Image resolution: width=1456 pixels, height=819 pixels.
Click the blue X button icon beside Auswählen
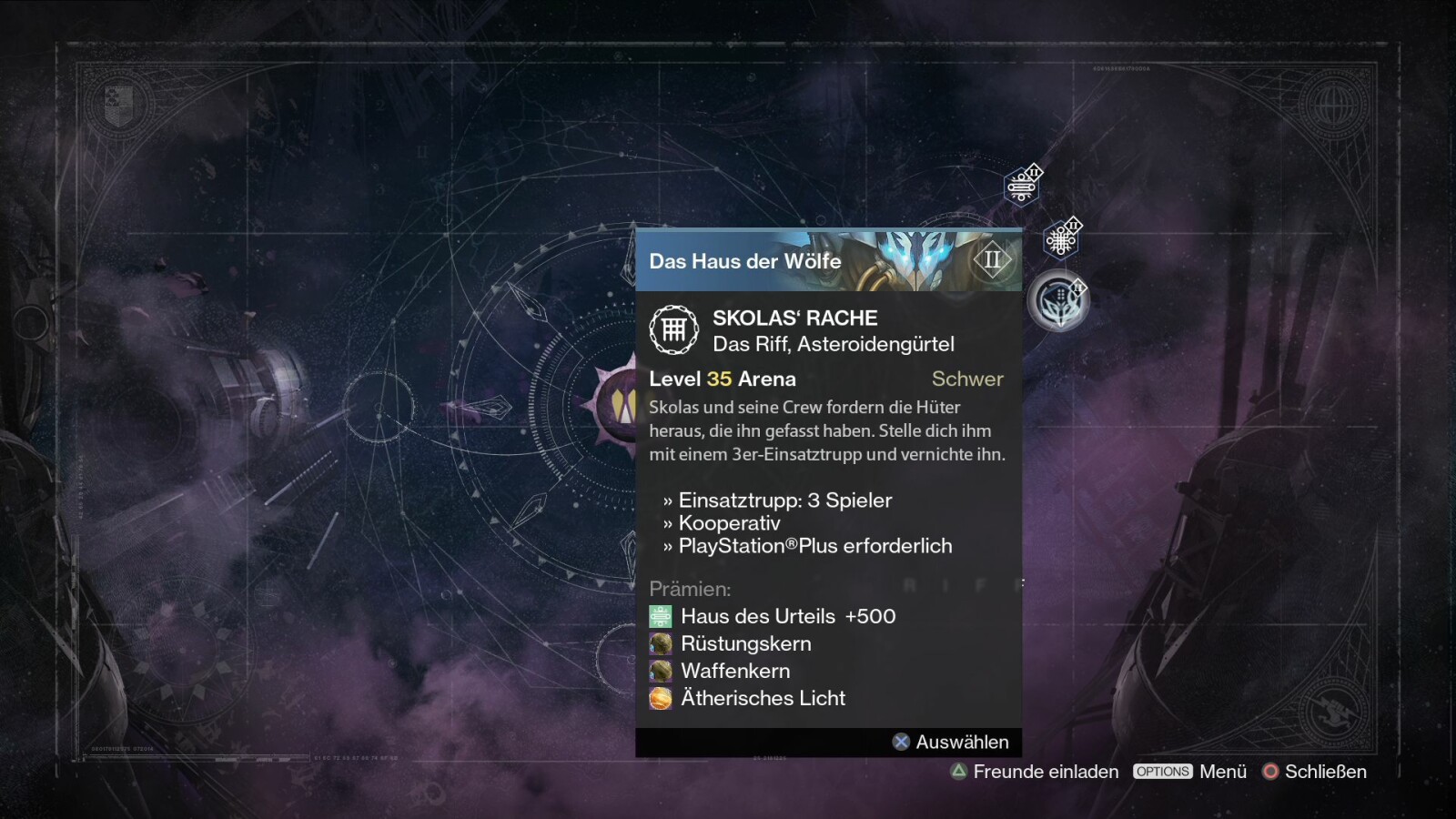click(901, 742)
